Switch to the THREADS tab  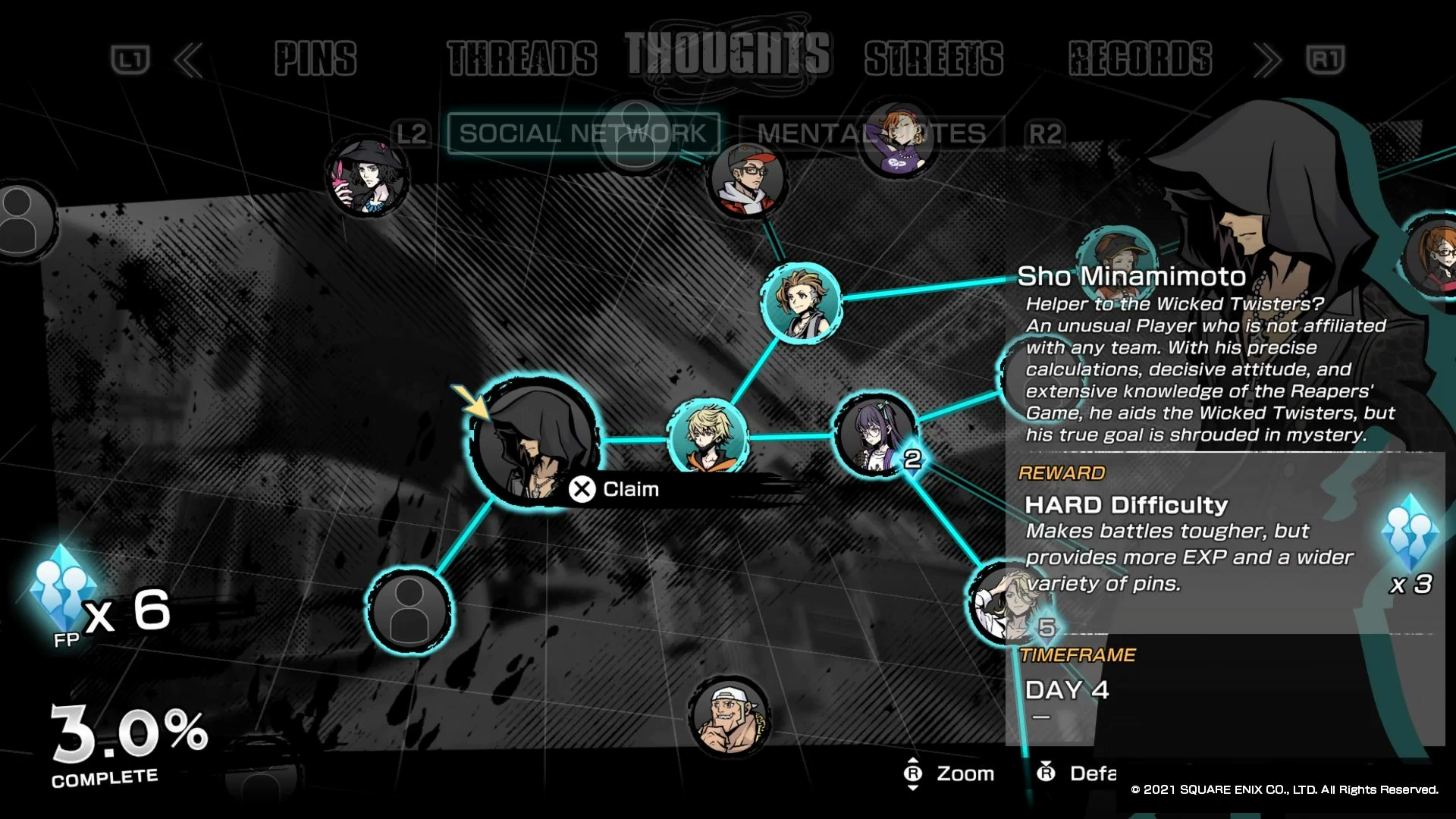click(x=522, y=59)
